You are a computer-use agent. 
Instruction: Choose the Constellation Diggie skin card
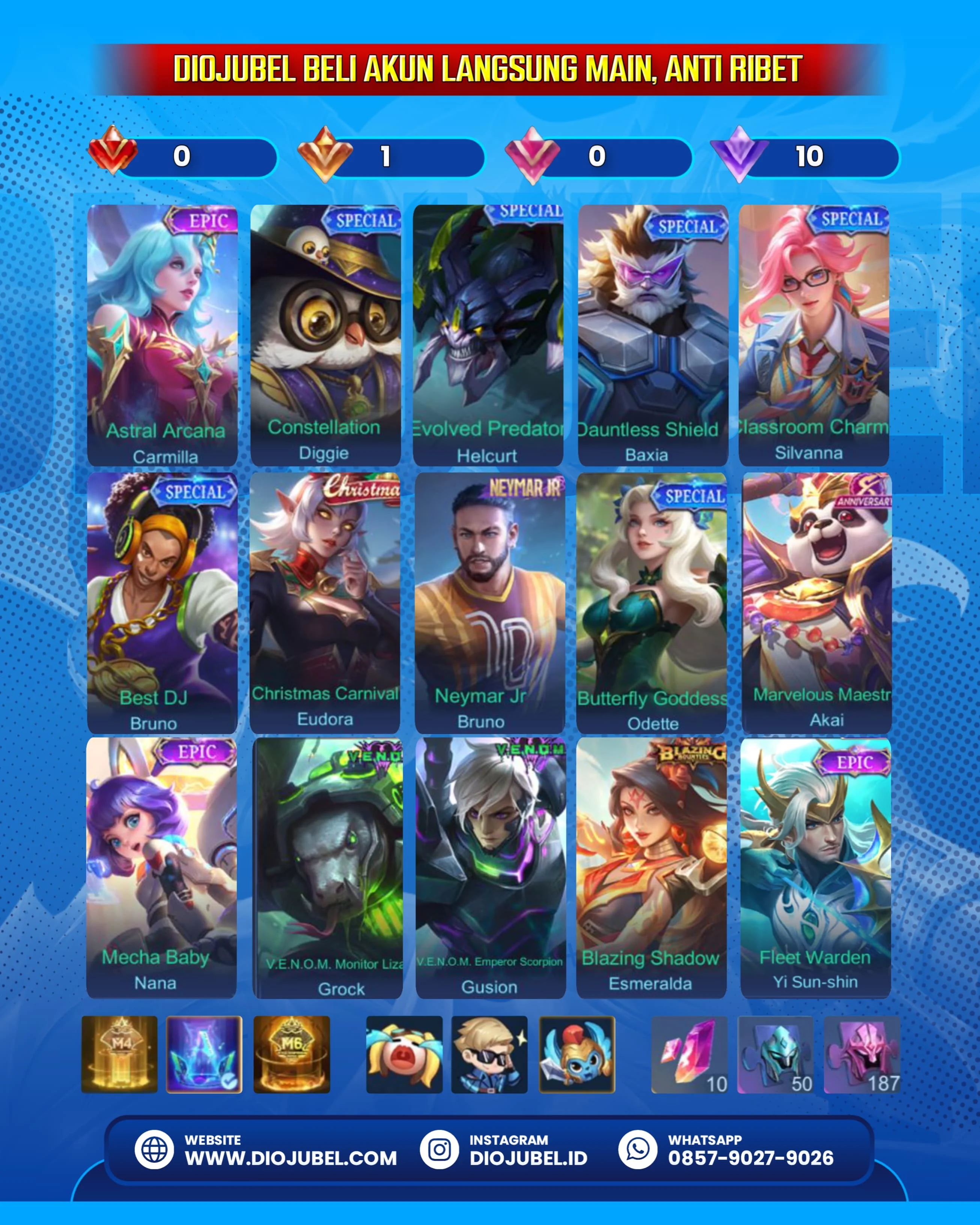325,335
